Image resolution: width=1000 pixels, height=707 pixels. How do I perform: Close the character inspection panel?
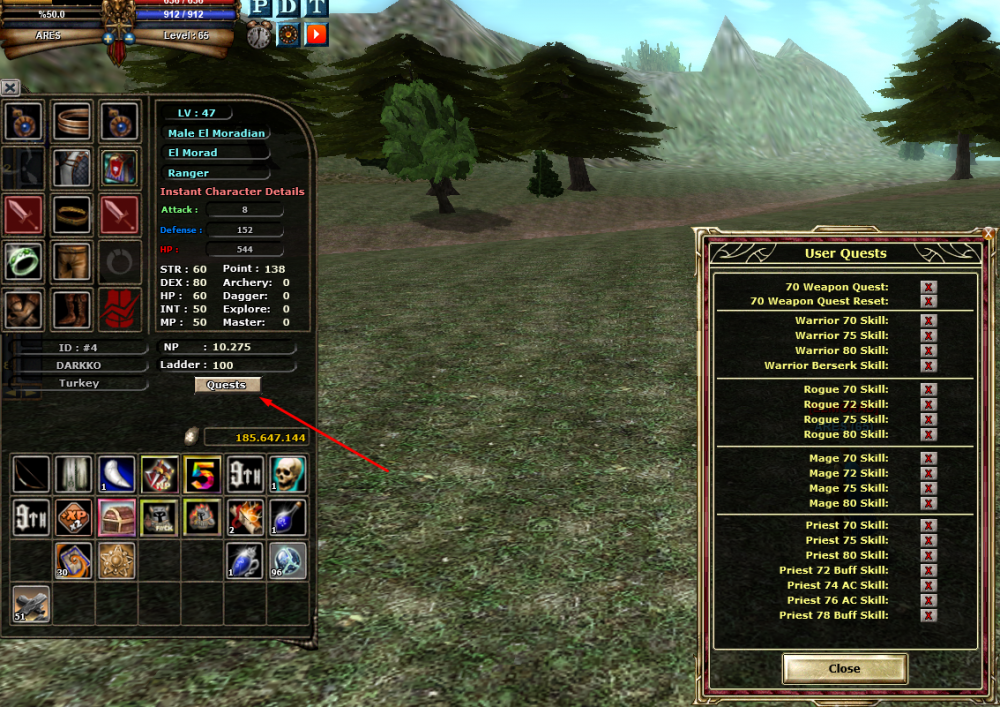pos(10,88)
